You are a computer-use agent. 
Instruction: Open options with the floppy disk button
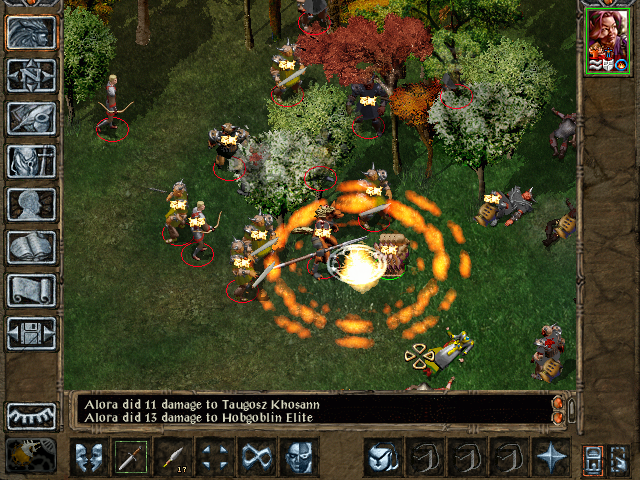(x=31, y=333)
